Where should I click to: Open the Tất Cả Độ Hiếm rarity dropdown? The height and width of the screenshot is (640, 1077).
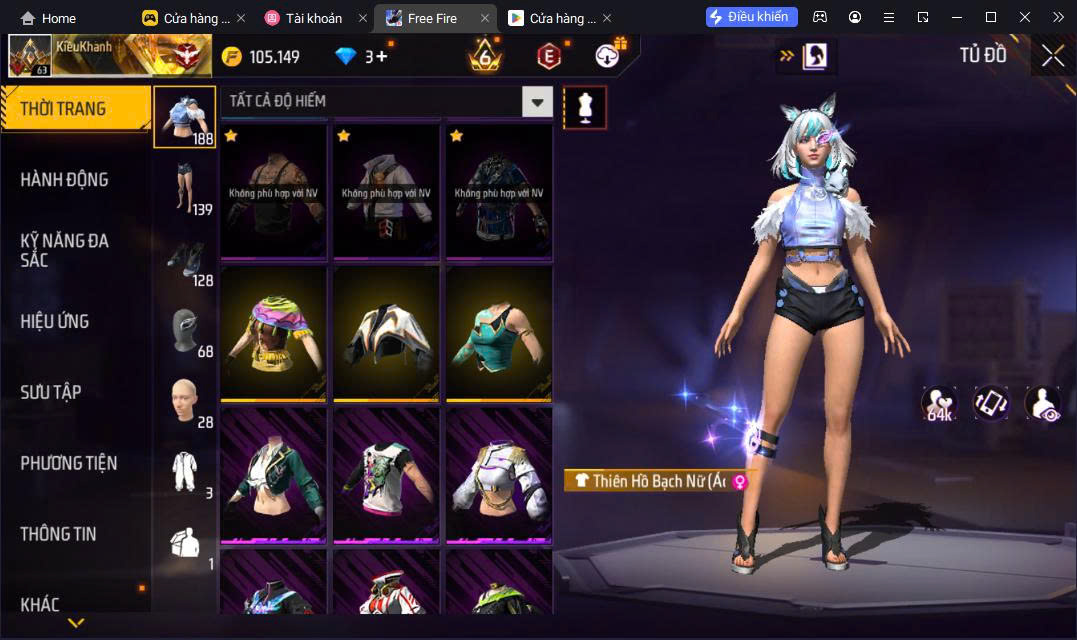(x=538, y=101)
